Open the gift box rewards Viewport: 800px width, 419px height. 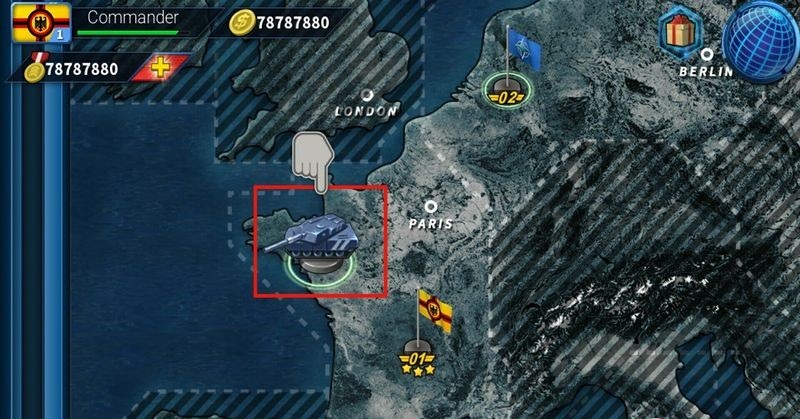(684, 31)
